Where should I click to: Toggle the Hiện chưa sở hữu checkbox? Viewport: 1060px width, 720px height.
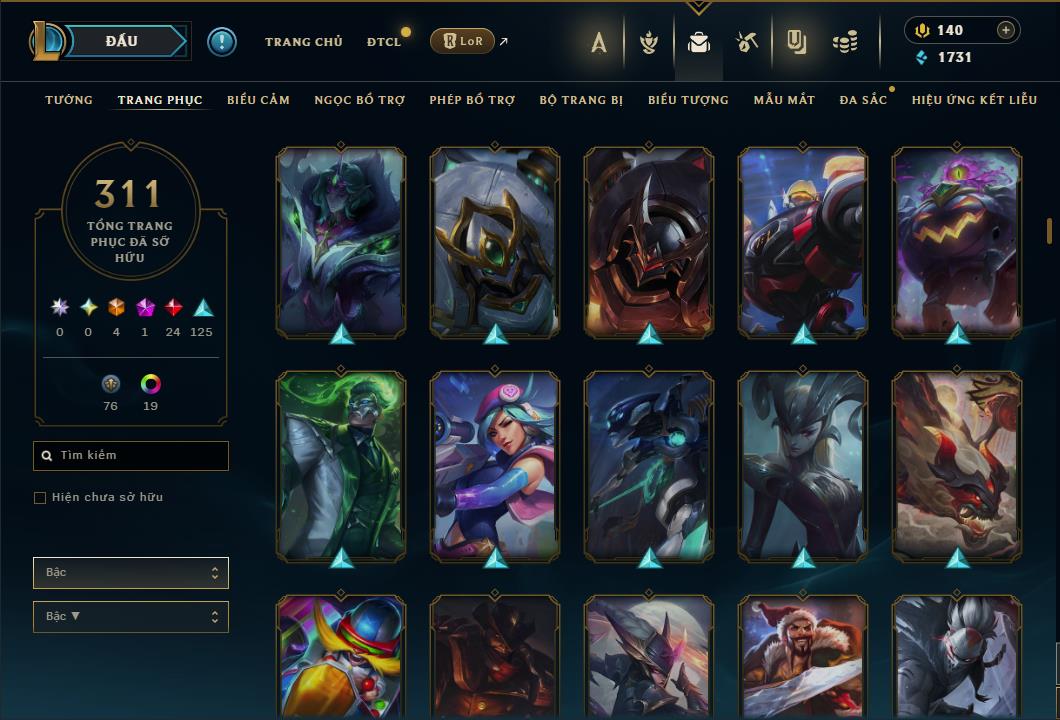[40, 498]
